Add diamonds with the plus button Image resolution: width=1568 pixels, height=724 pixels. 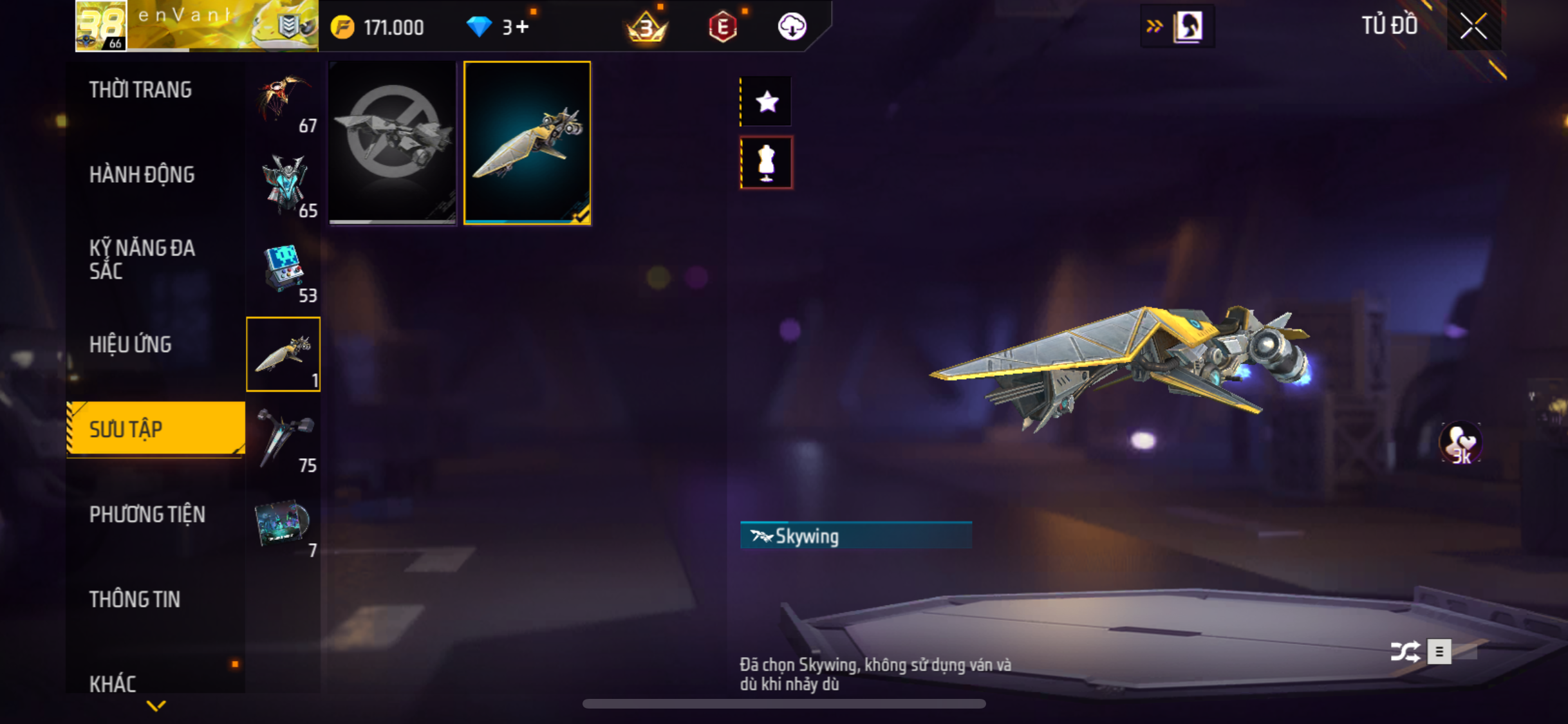point(522,27)
